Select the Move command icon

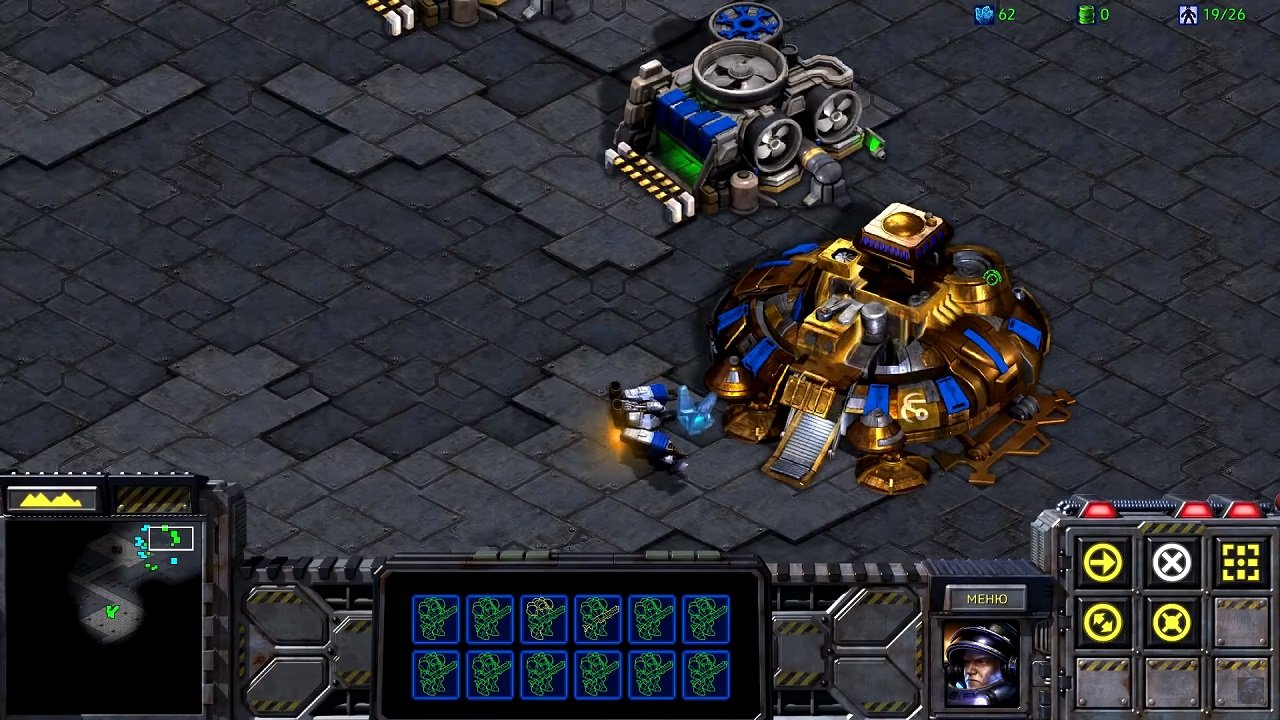(x=1103, y=562)
